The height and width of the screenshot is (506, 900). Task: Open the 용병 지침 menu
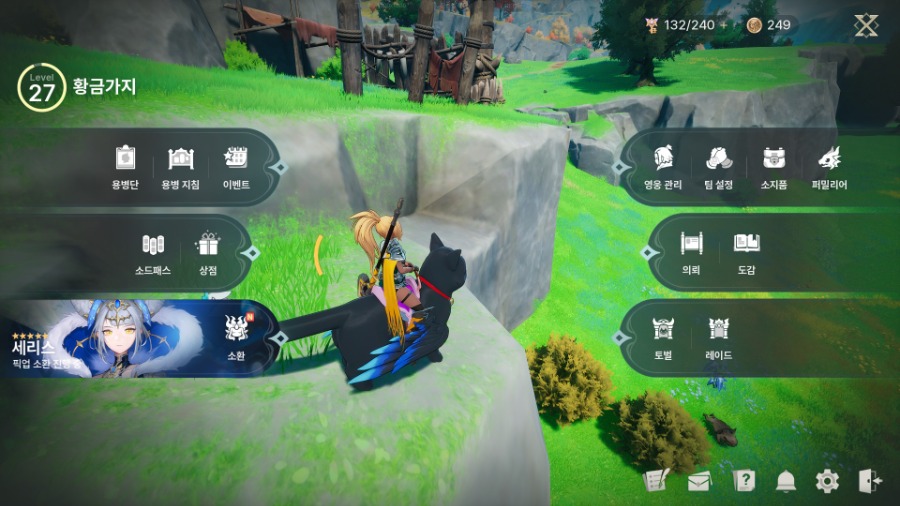pyautogui.click(x=181, y=165)
